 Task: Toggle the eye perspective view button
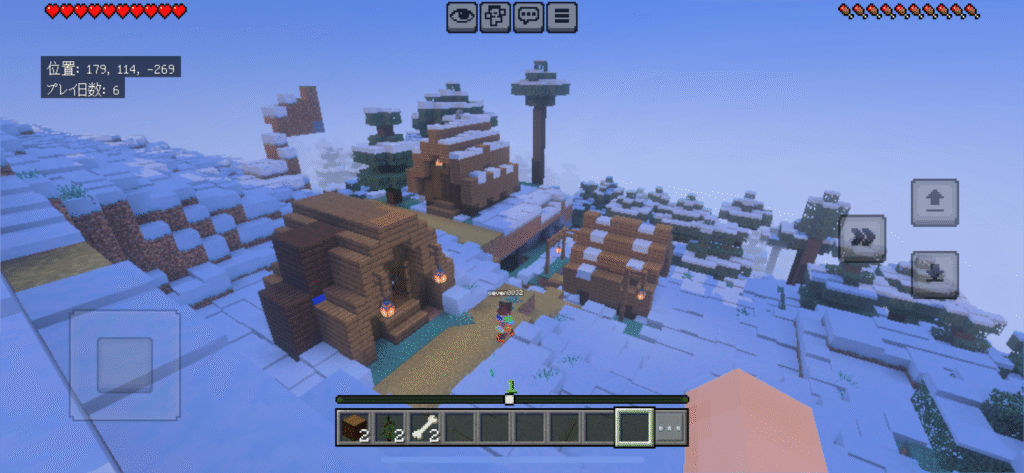tap(461, 16)
